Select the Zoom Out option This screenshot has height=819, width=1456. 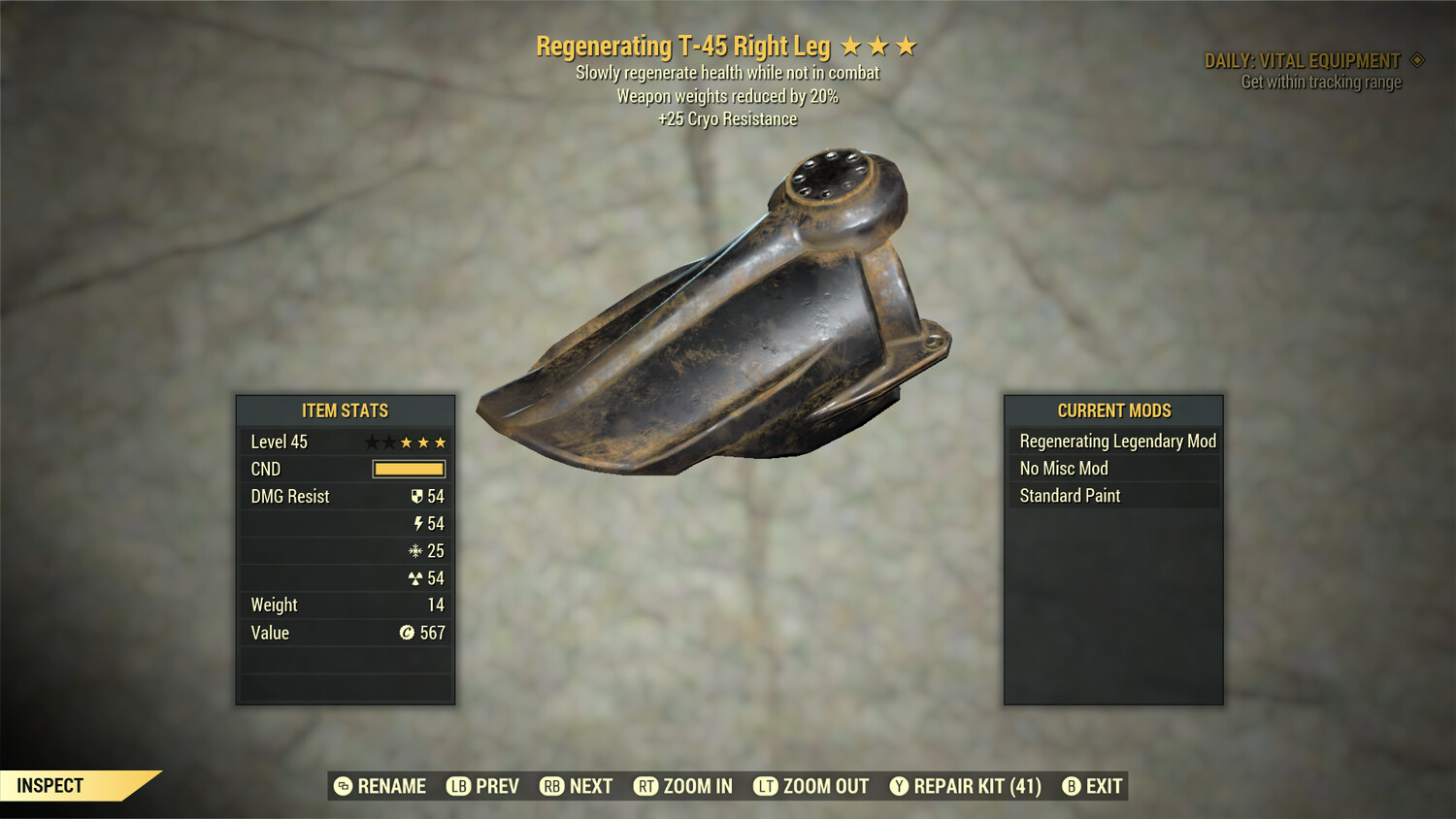(x=811, y=786)
